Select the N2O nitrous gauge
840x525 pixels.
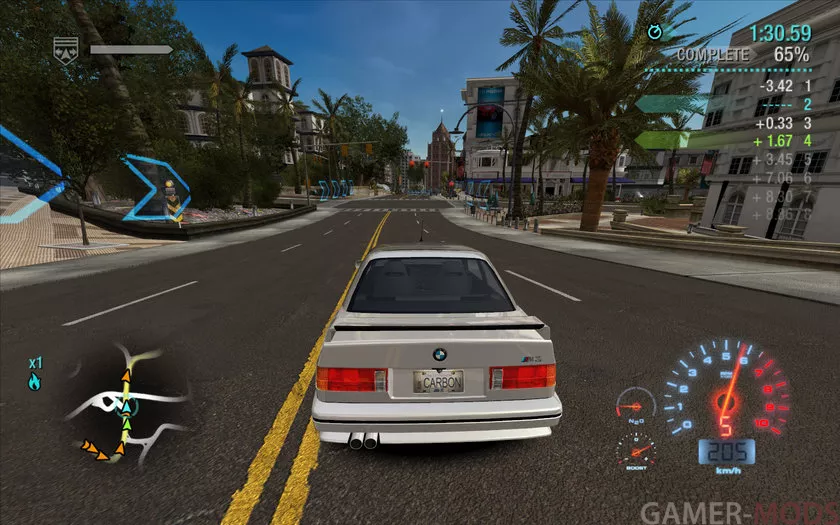636,405
